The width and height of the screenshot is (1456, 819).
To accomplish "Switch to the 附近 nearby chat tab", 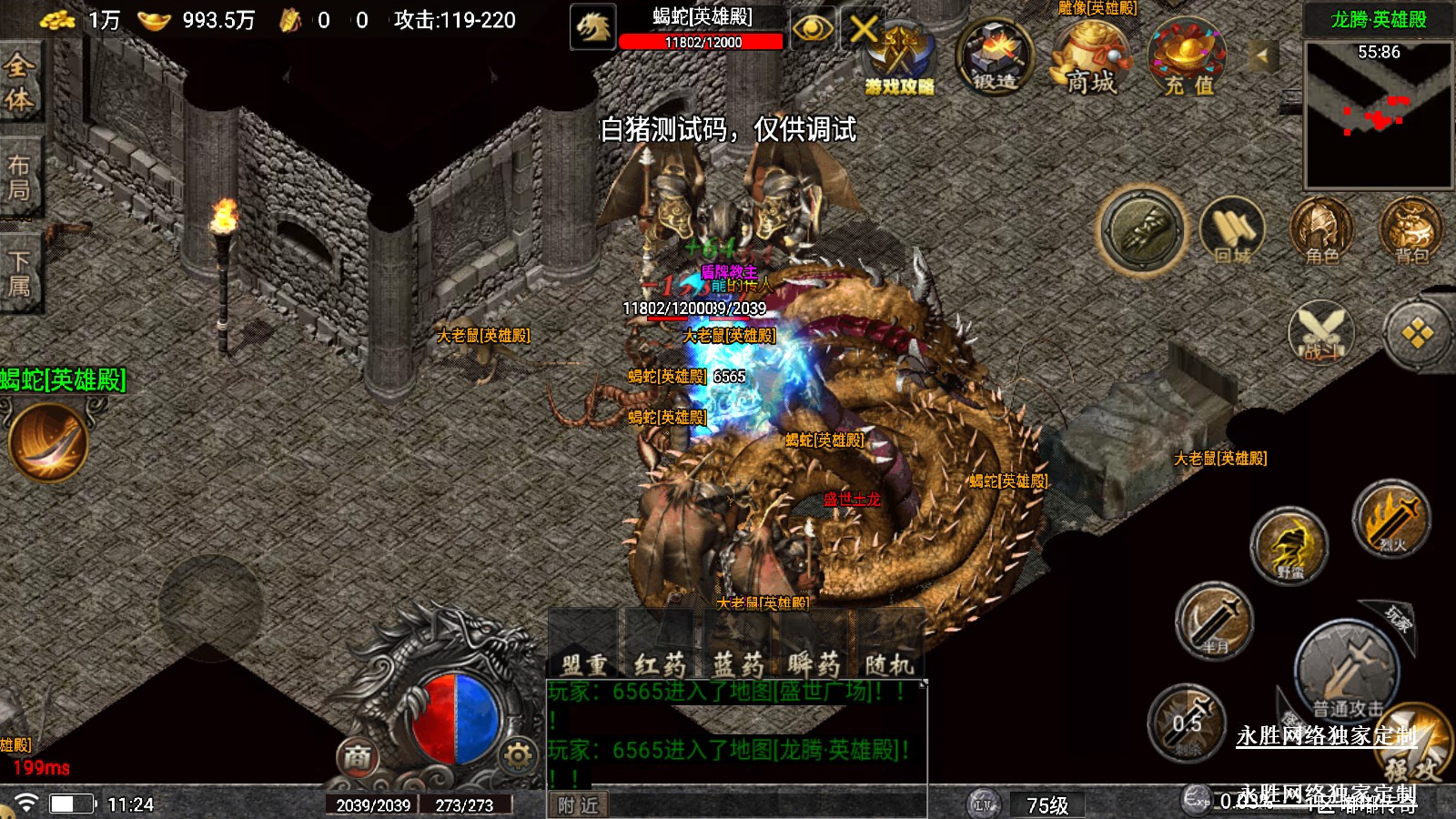I will (x=578, y=805).
